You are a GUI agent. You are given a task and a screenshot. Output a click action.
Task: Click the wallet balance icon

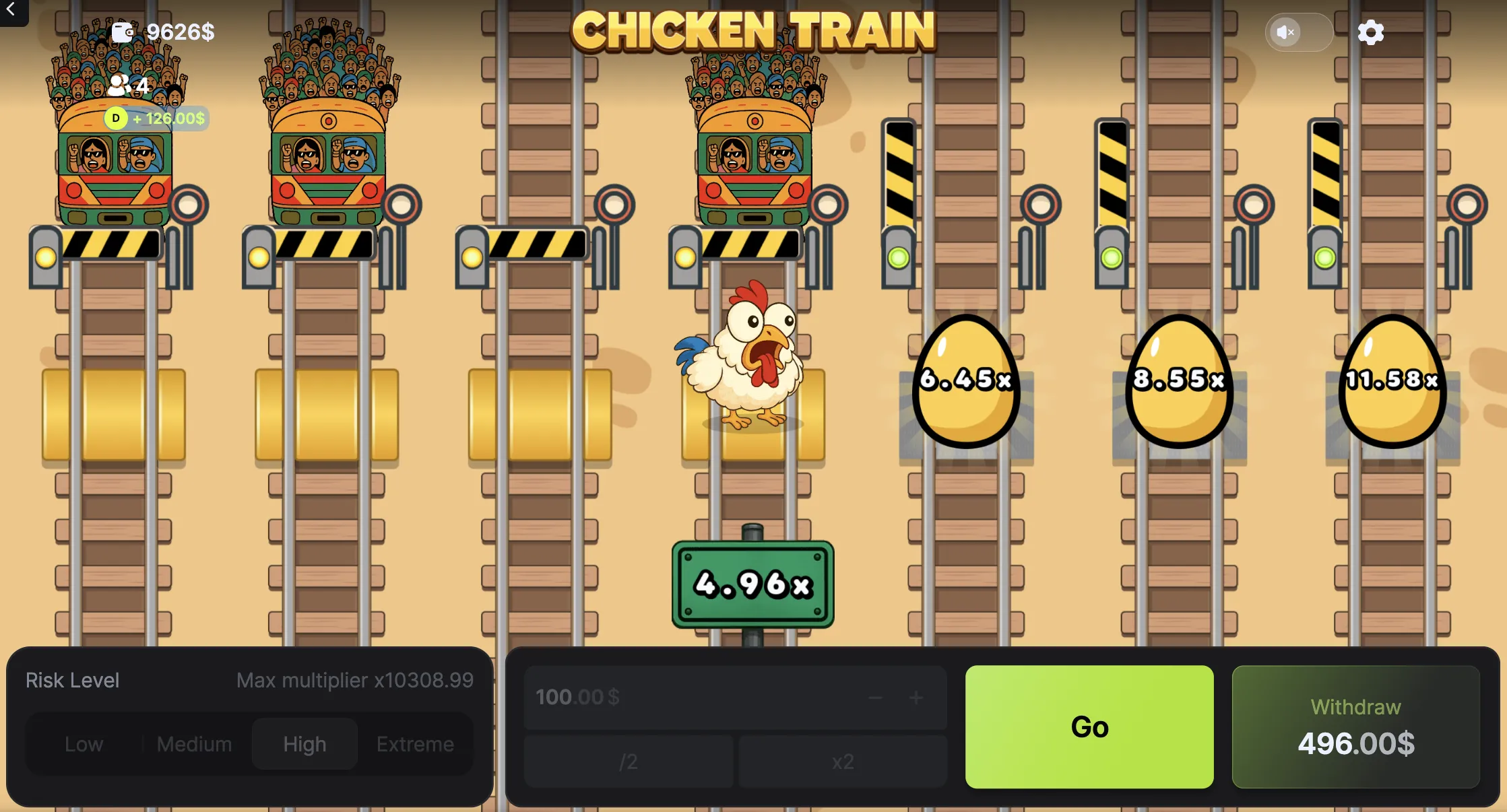point(123,32)
